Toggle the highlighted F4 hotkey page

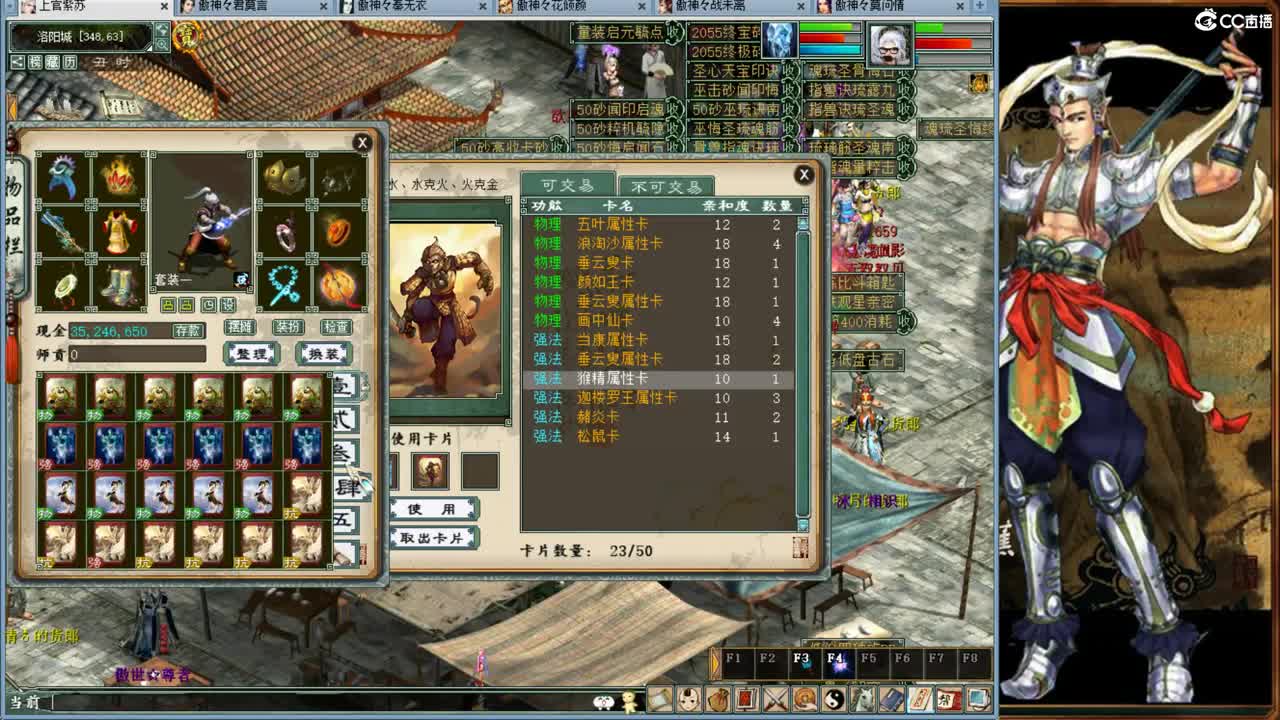[x=838, y=660]
